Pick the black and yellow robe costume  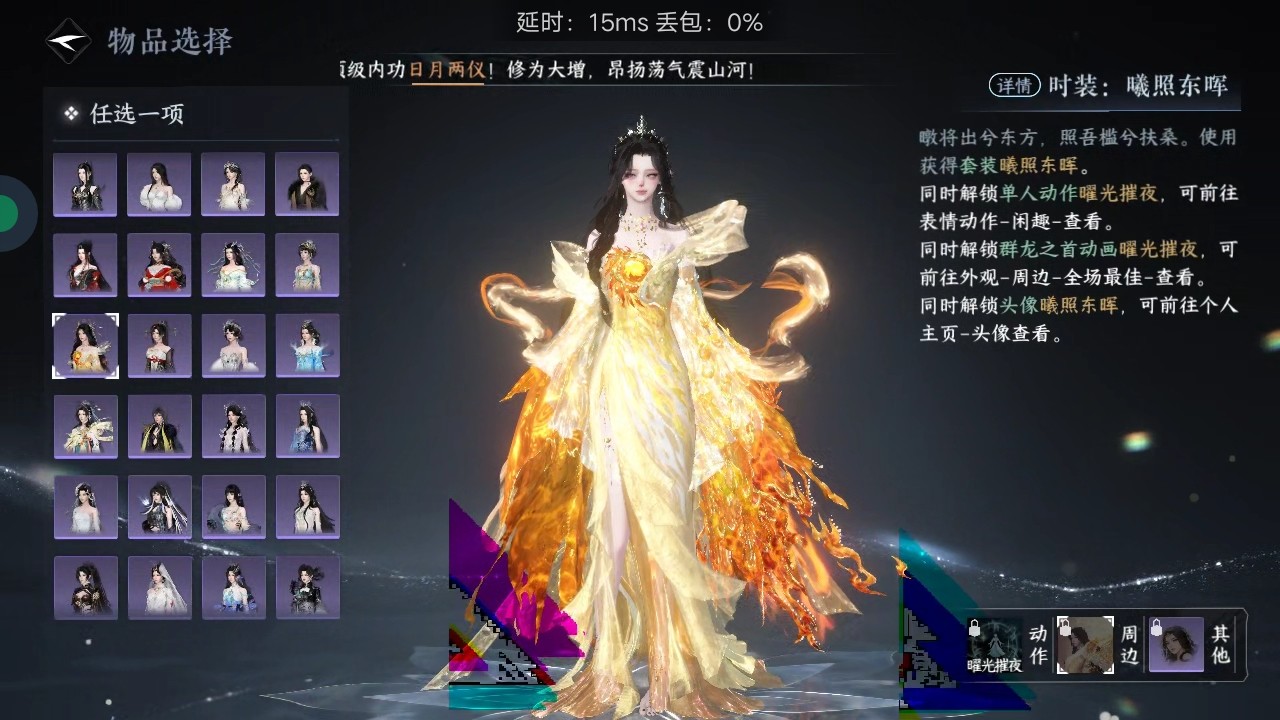tap(159, 426)
